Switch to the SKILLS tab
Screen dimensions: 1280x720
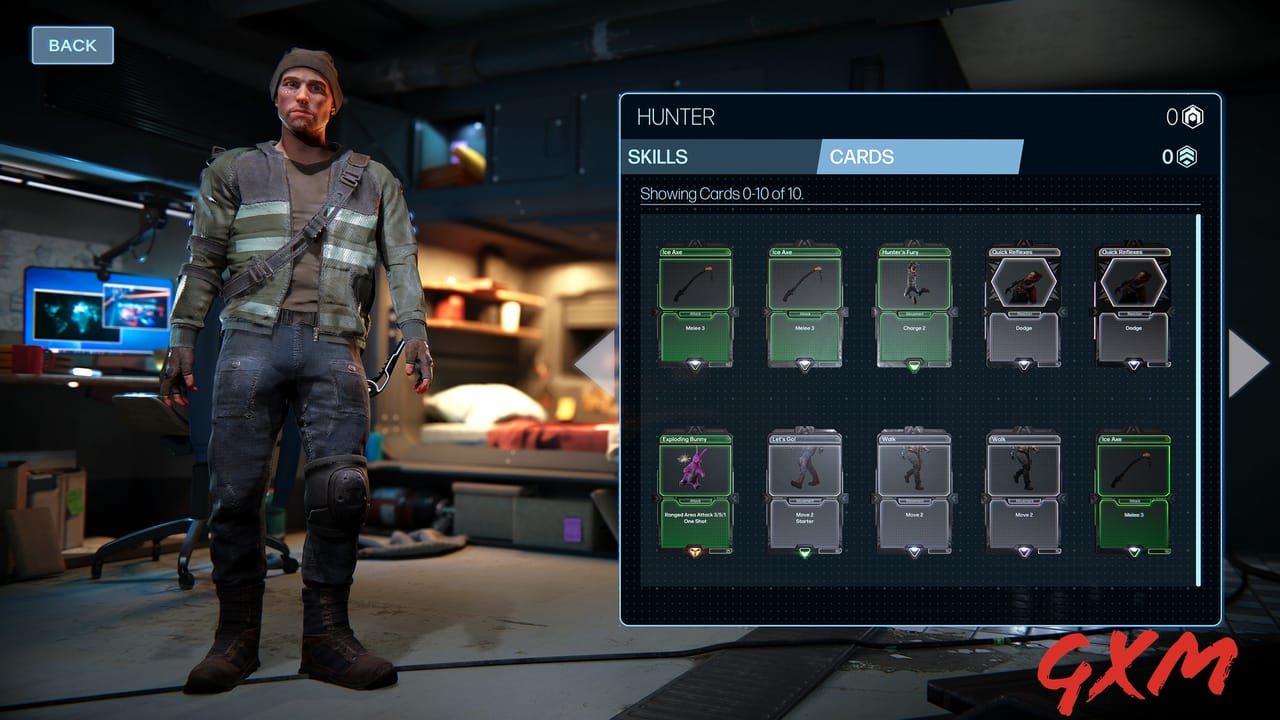click(x=659, y=157)
